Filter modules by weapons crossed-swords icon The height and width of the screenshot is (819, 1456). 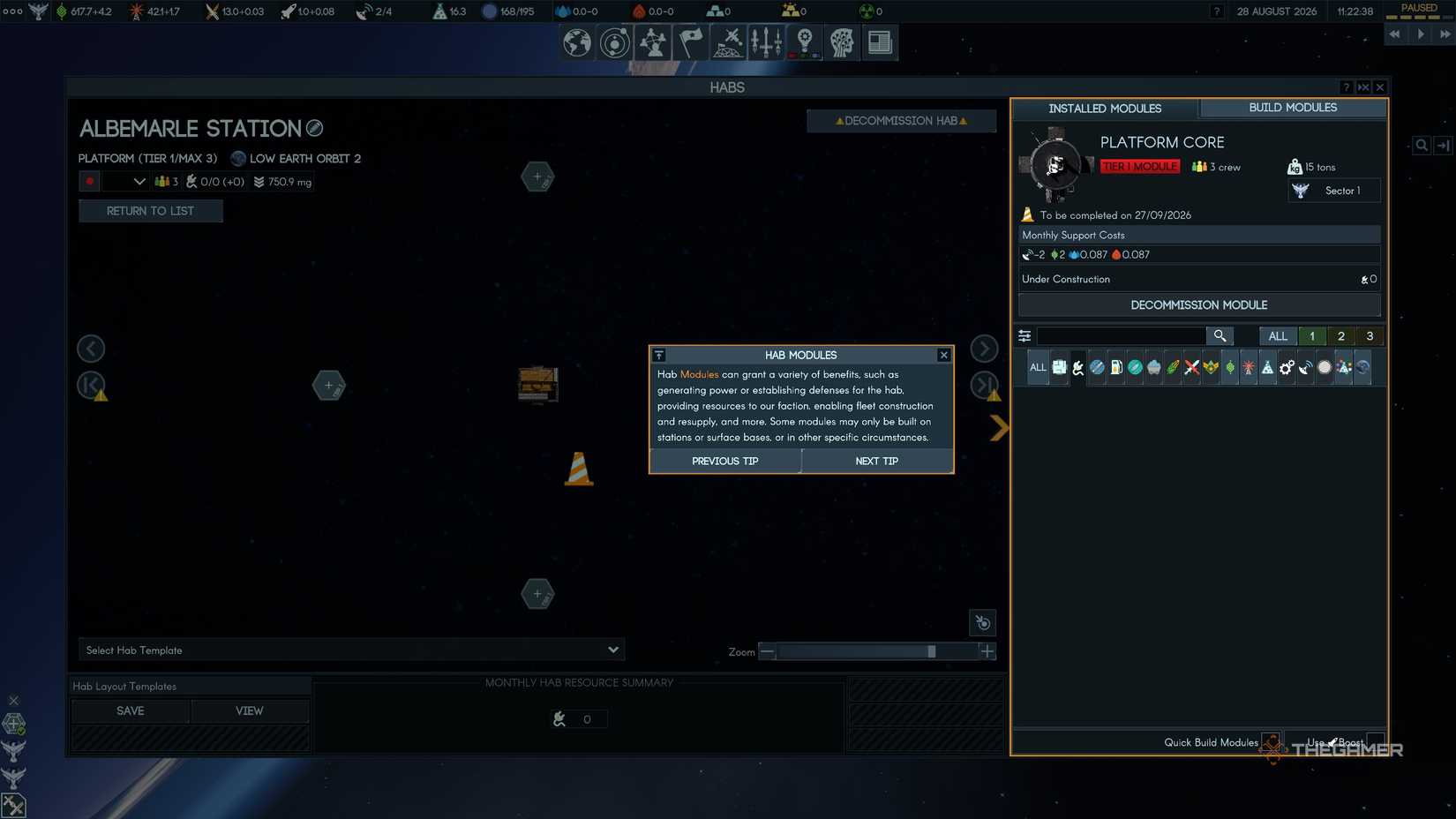1191,368
